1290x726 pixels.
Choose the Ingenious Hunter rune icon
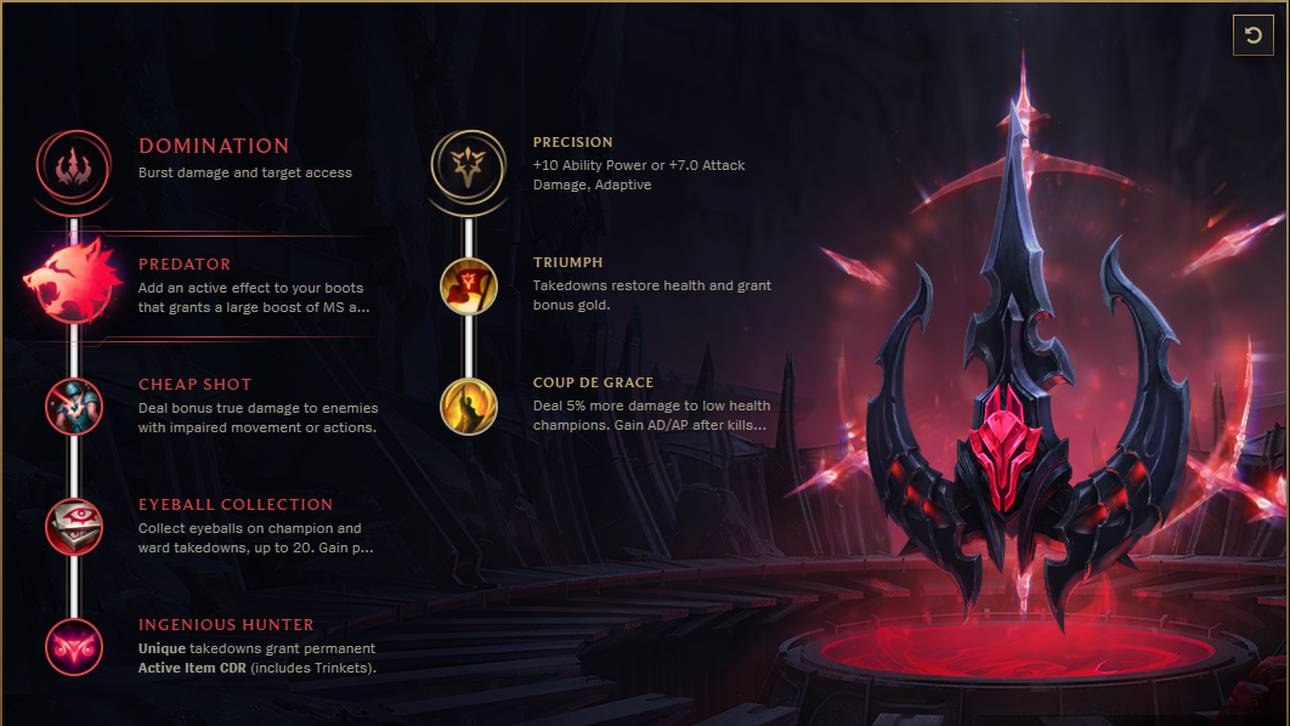(74, 646)
